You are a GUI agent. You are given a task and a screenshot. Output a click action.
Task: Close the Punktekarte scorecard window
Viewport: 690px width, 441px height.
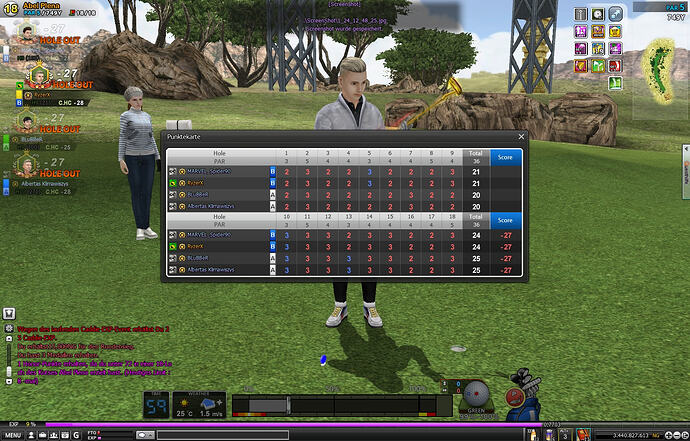pos(521,136)
